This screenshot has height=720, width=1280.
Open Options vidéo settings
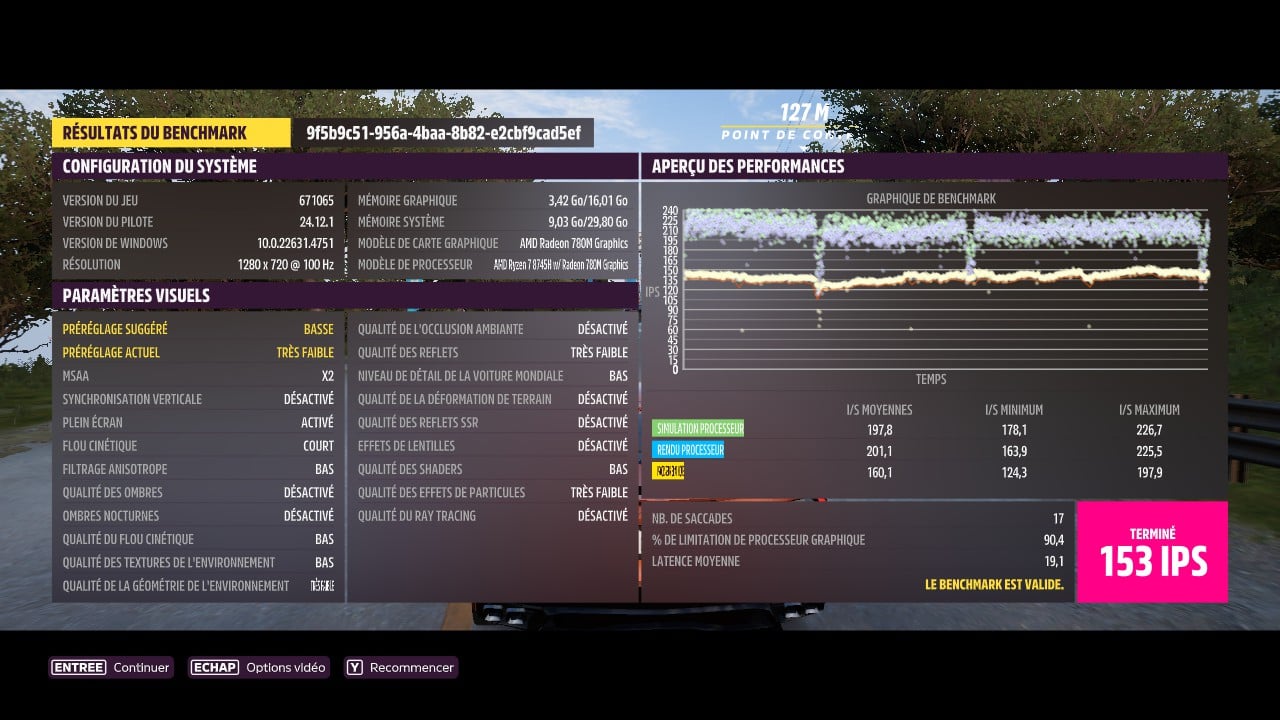point(257,667)
